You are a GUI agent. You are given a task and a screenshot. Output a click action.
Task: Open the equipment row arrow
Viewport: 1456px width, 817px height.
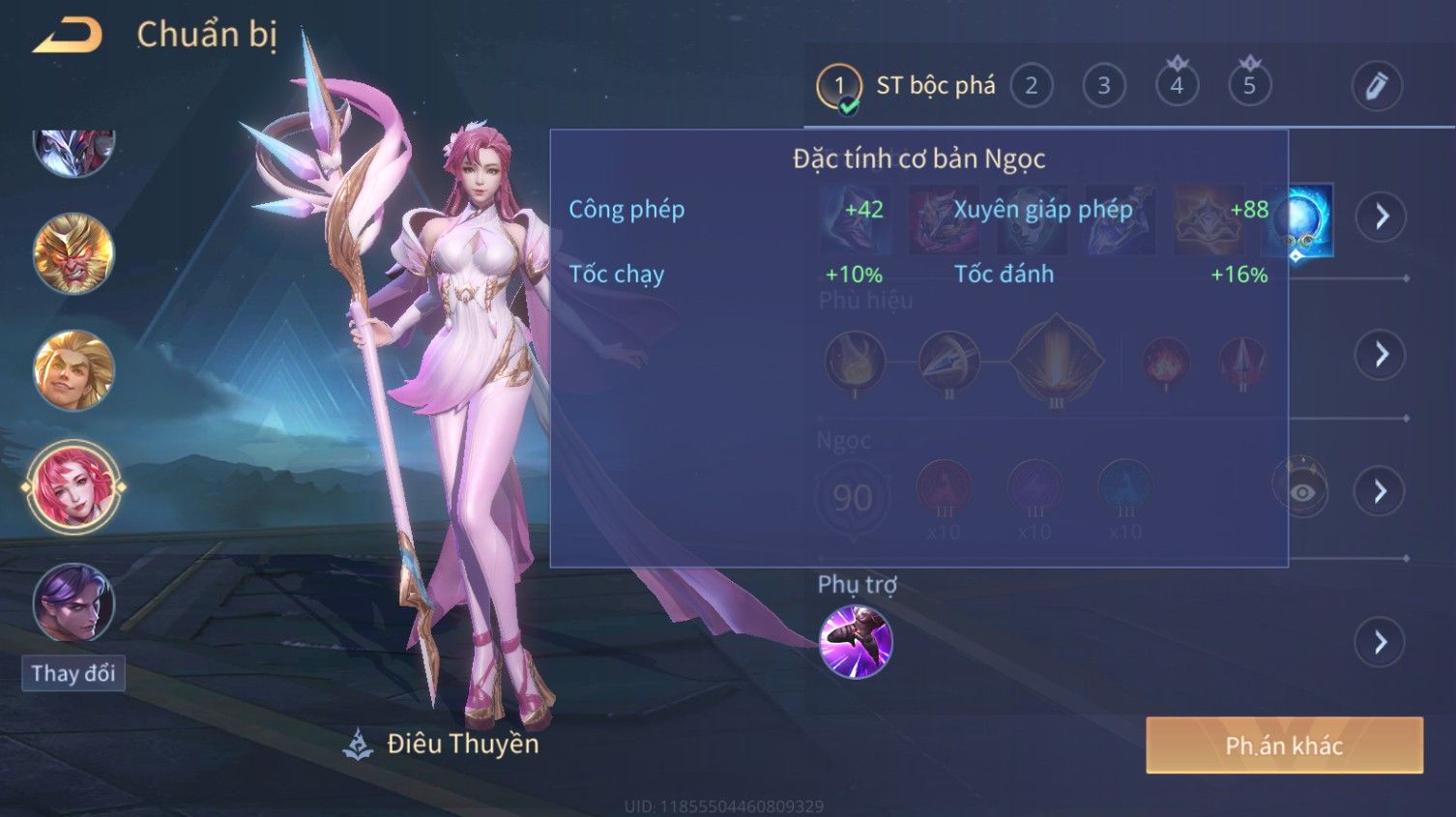point(1381,217)
